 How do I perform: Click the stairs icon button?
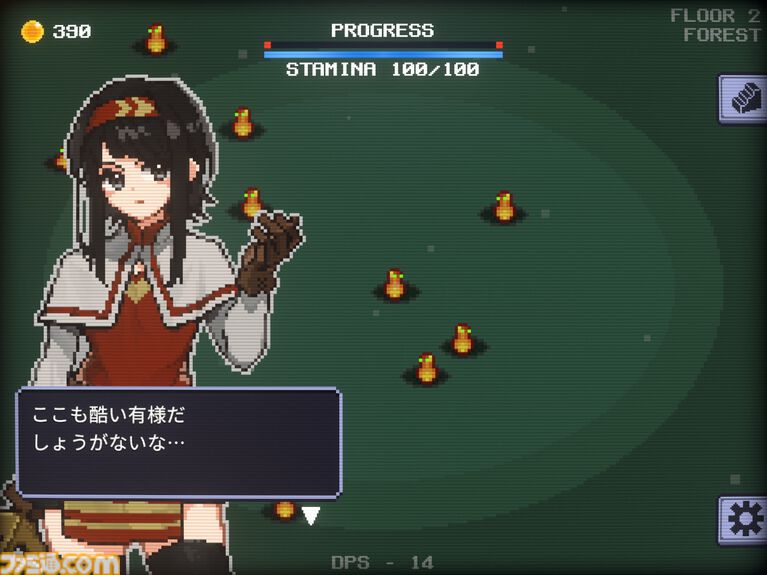pos(743,99)
